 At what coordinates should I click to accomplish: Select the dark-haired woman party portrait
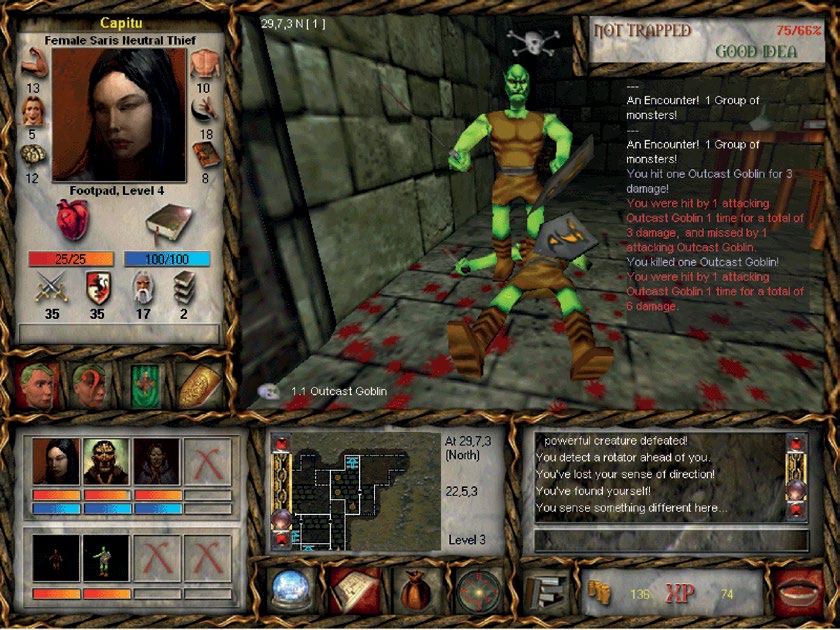[x=56, y=461]
